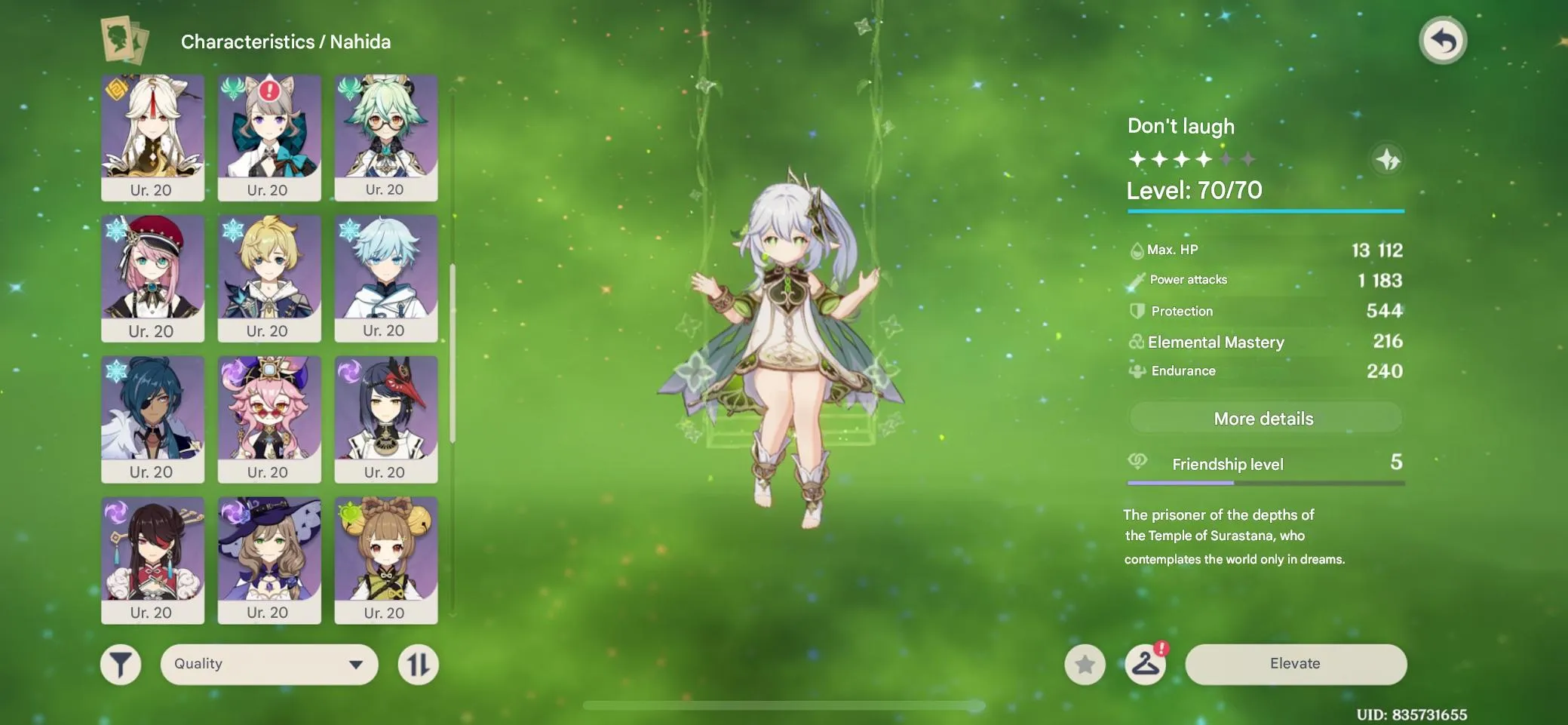Open the Quality sorting dropdown
Image resolution: width=1568 pixels, height=725 pixels.
(268, 664)
